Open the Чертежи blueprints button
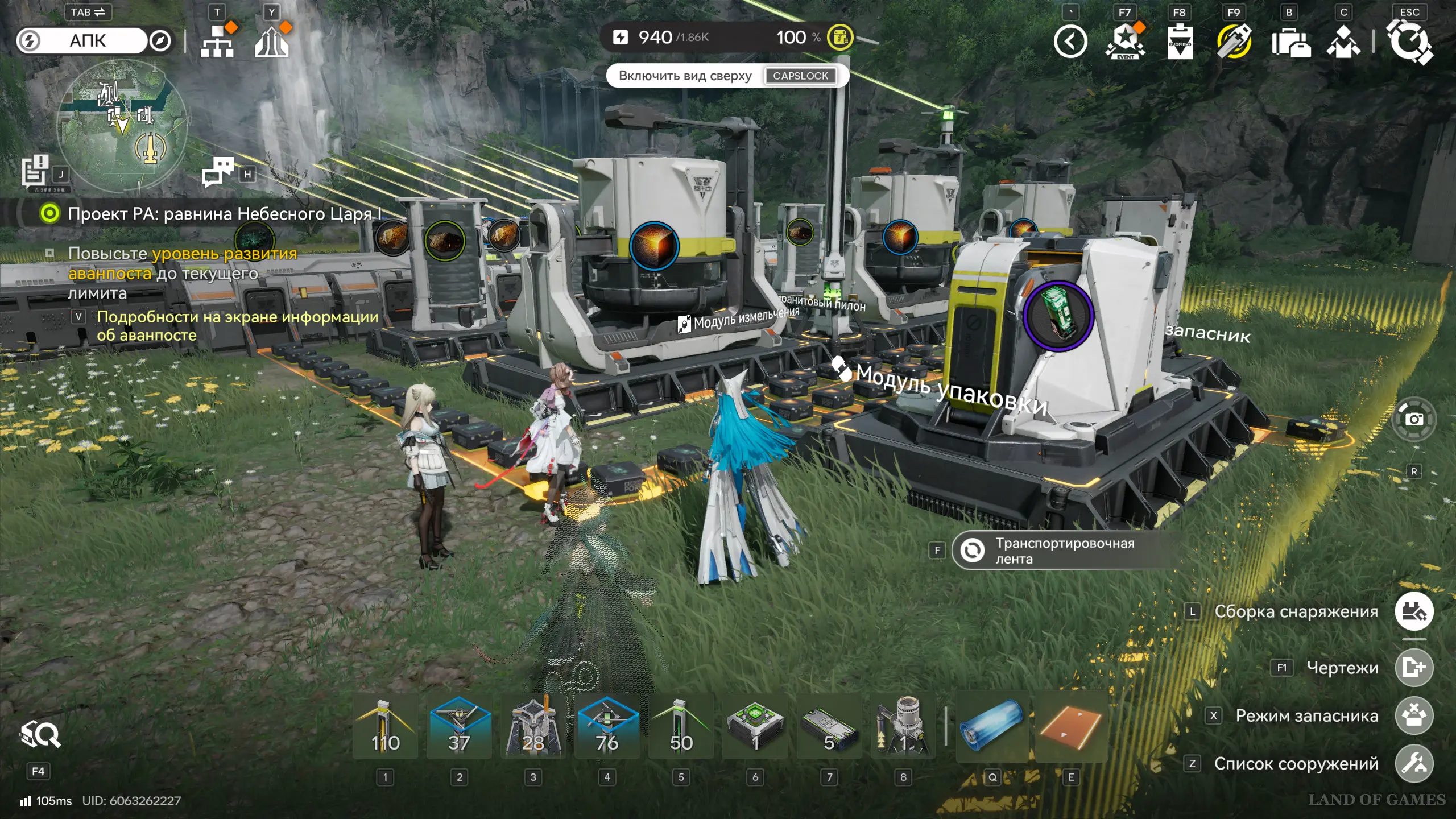This screenshot has height=819, width=1456. pos(1414,667)
